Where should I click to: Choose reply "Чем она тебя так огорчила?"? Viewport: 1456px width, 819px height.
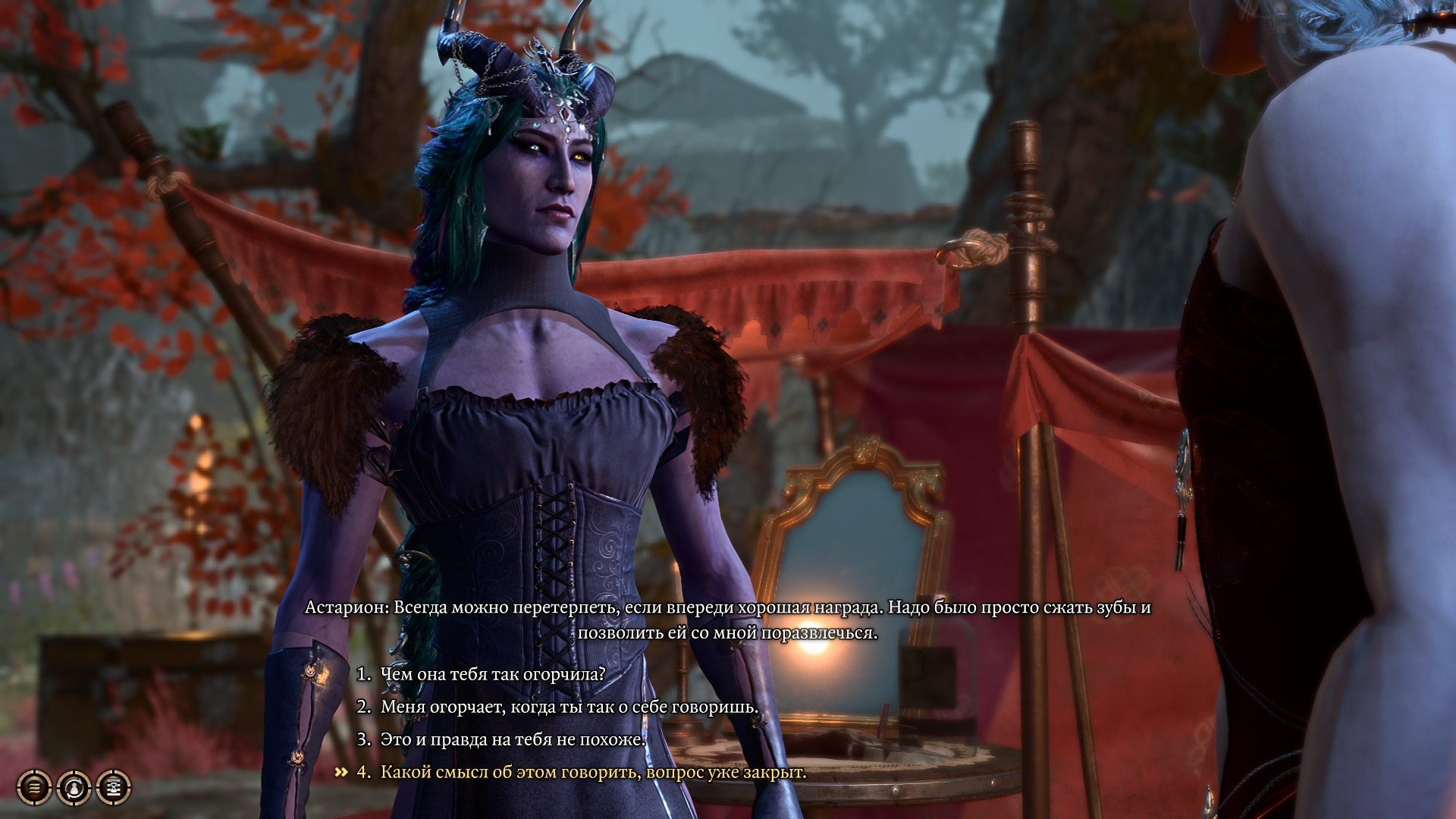coord(492,674)
